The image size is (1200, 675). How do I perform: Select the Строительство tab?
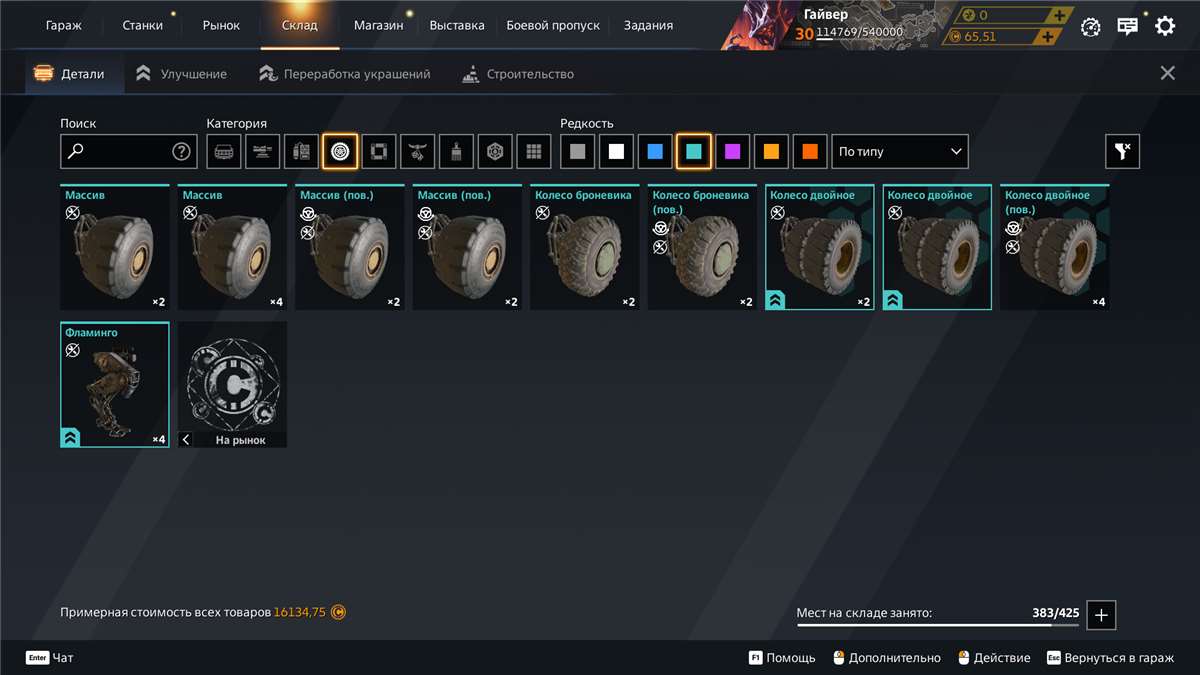(x=518, y=74)
